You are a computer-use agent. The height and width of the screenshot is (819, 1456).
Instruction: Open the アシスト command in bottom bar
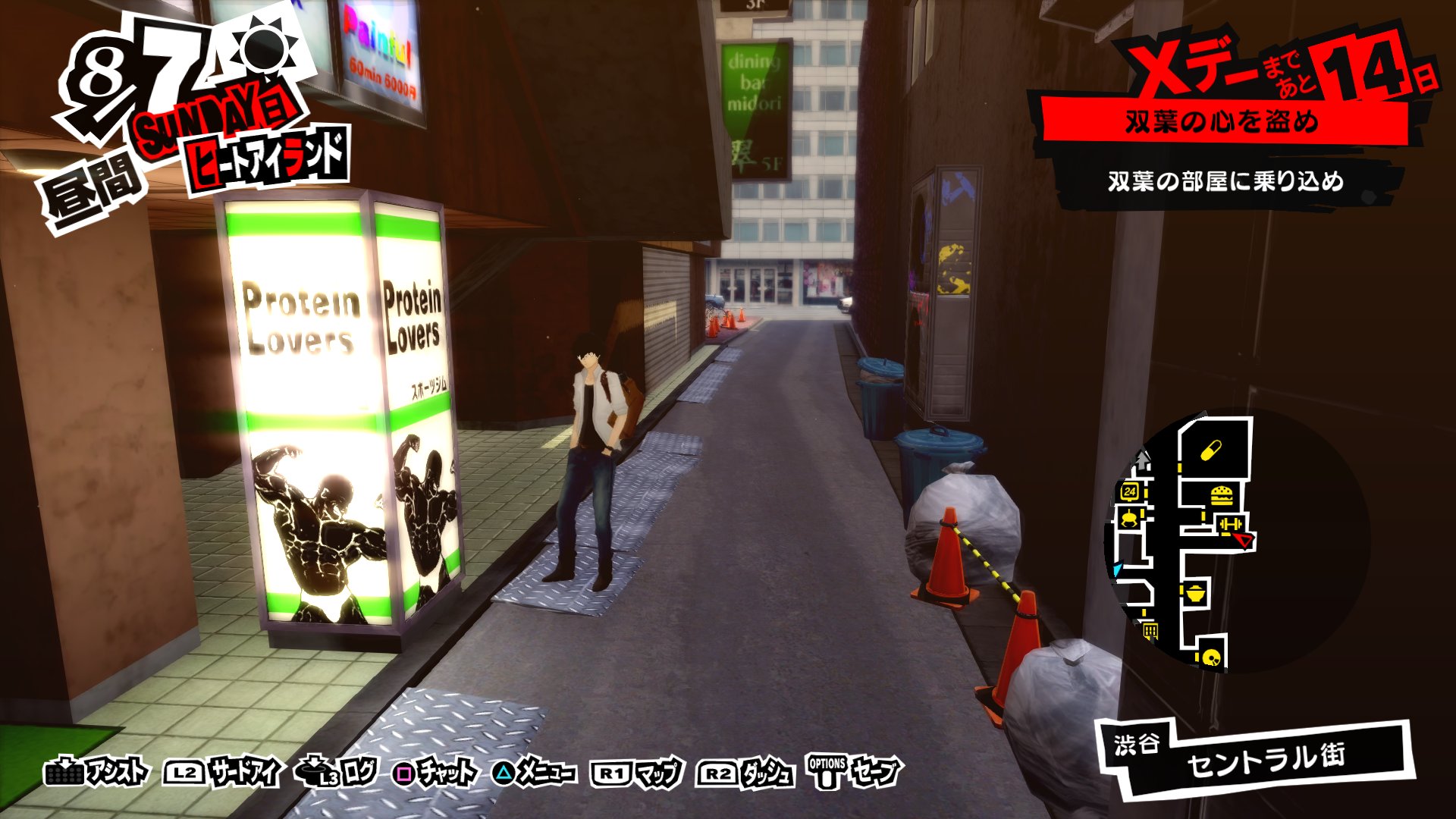click(x=97, y=773)
